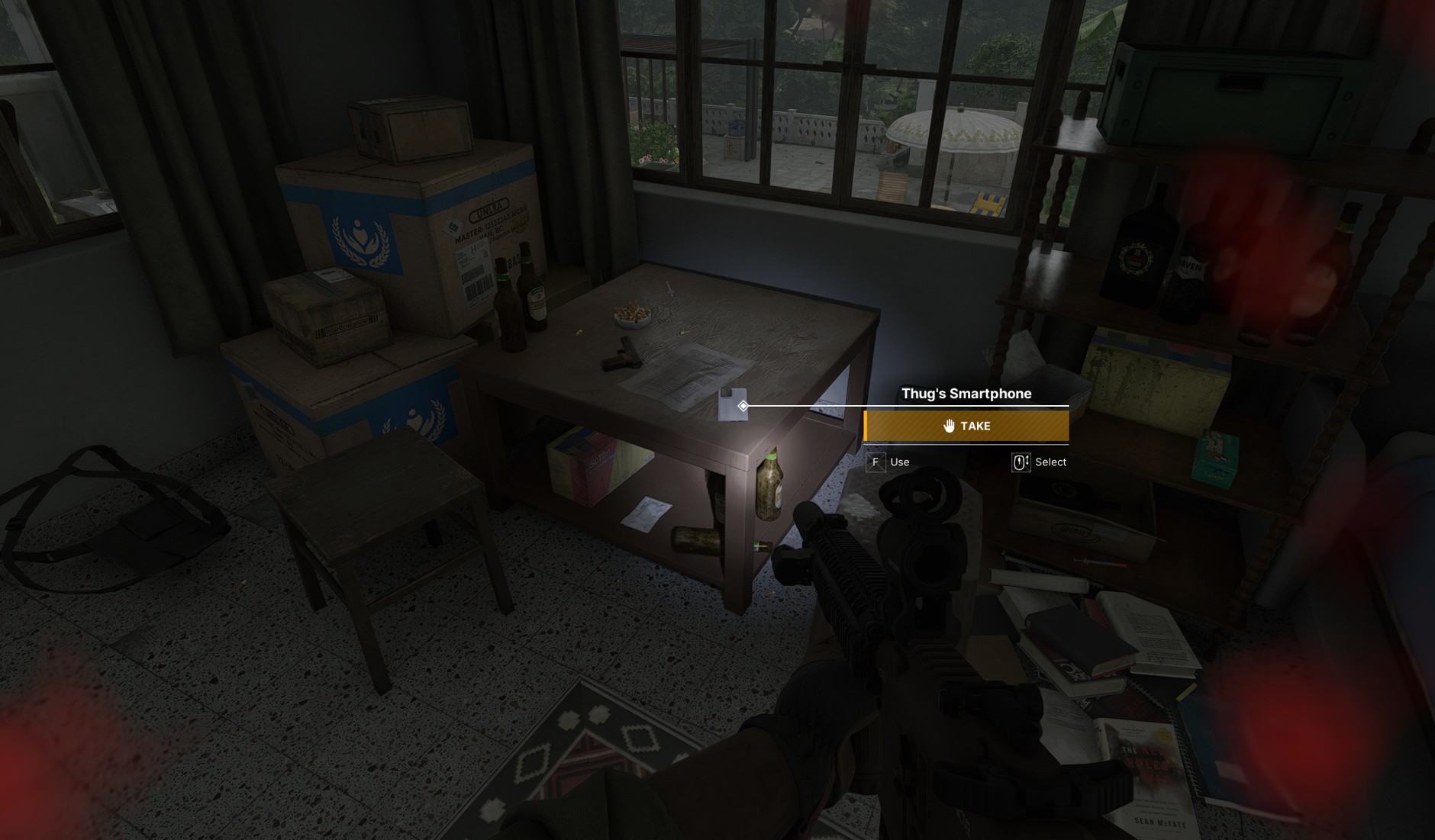Choose the TAKE action for Thug's Smartphone

(966, 426)
